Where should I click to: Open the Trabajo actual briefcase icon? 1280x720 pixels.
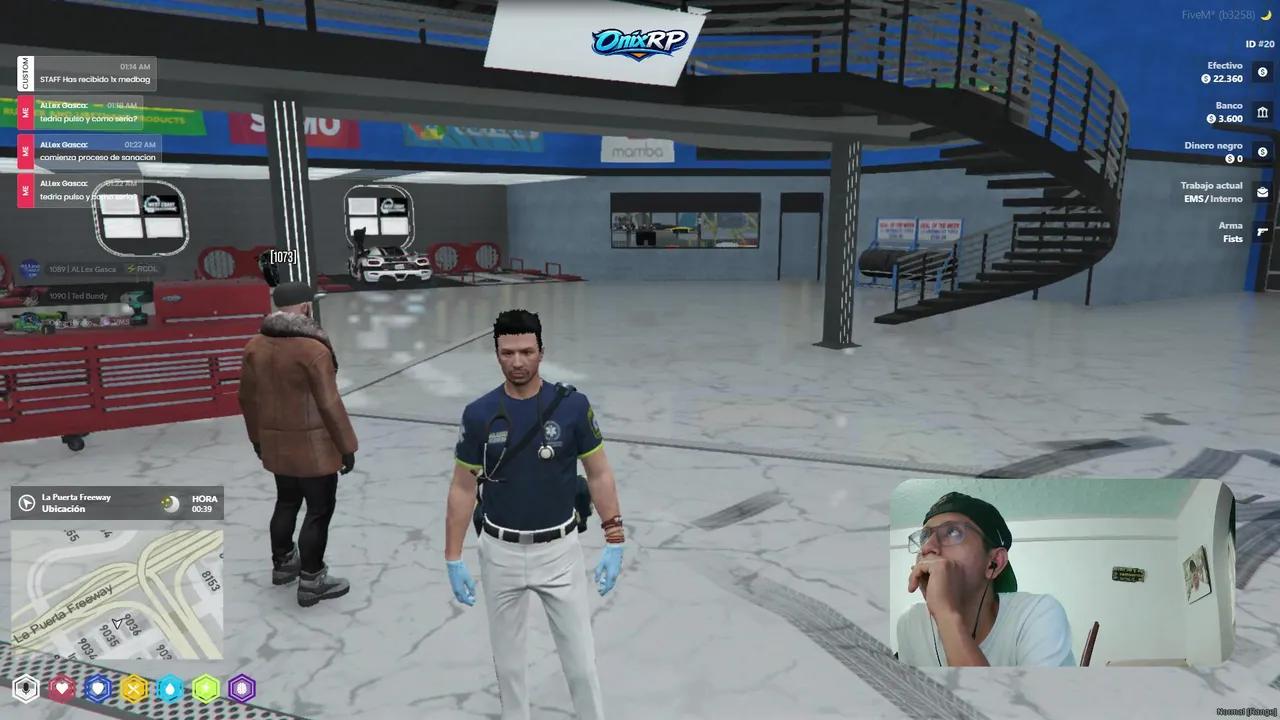tap(1262, 191)
